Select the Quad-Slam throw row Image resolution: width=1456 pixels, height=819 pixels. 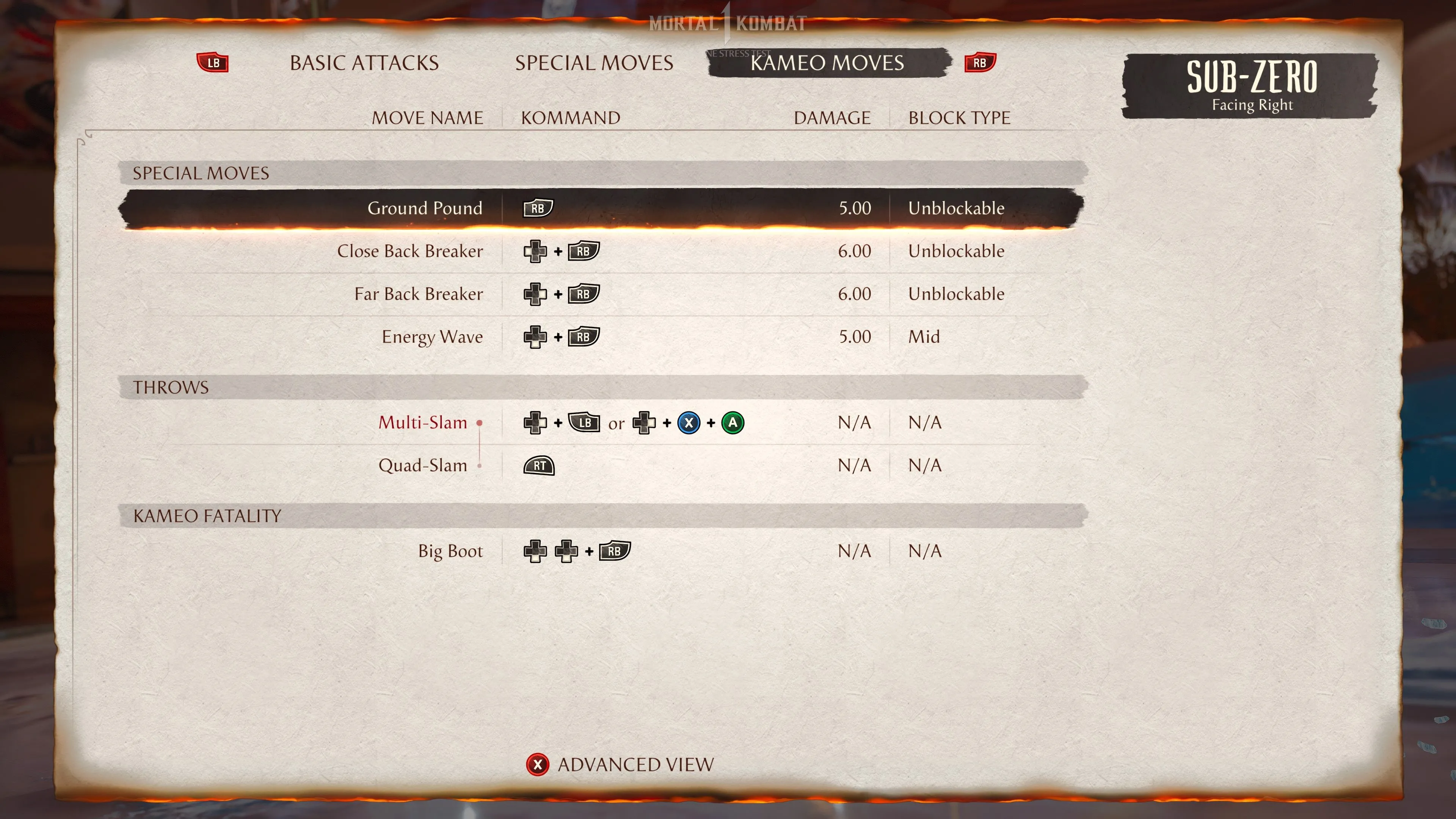pos(423,465)
